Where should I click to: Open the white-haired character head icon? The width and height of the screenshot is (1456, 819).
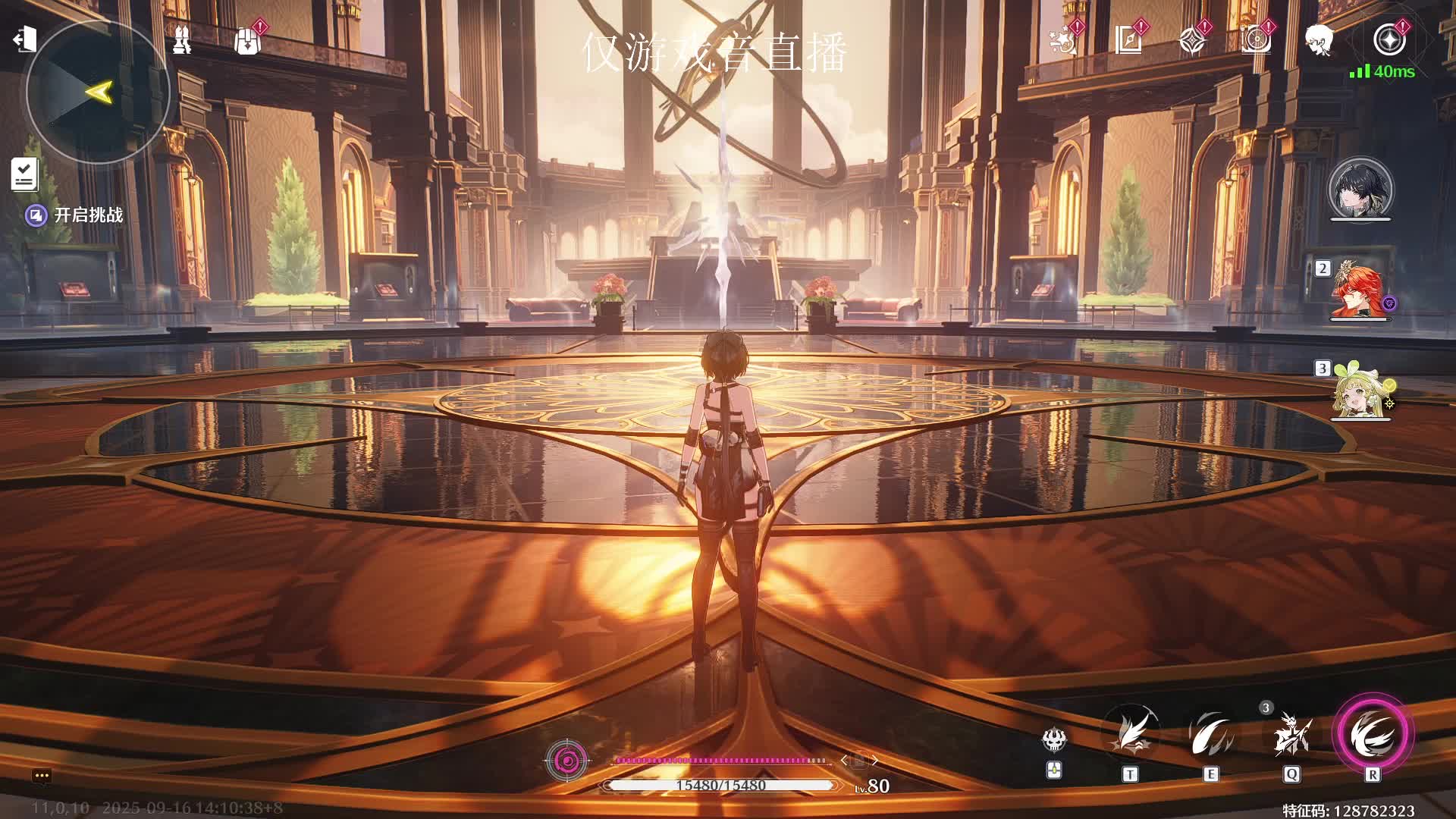pyautogui.click(x=1319, y=40)
